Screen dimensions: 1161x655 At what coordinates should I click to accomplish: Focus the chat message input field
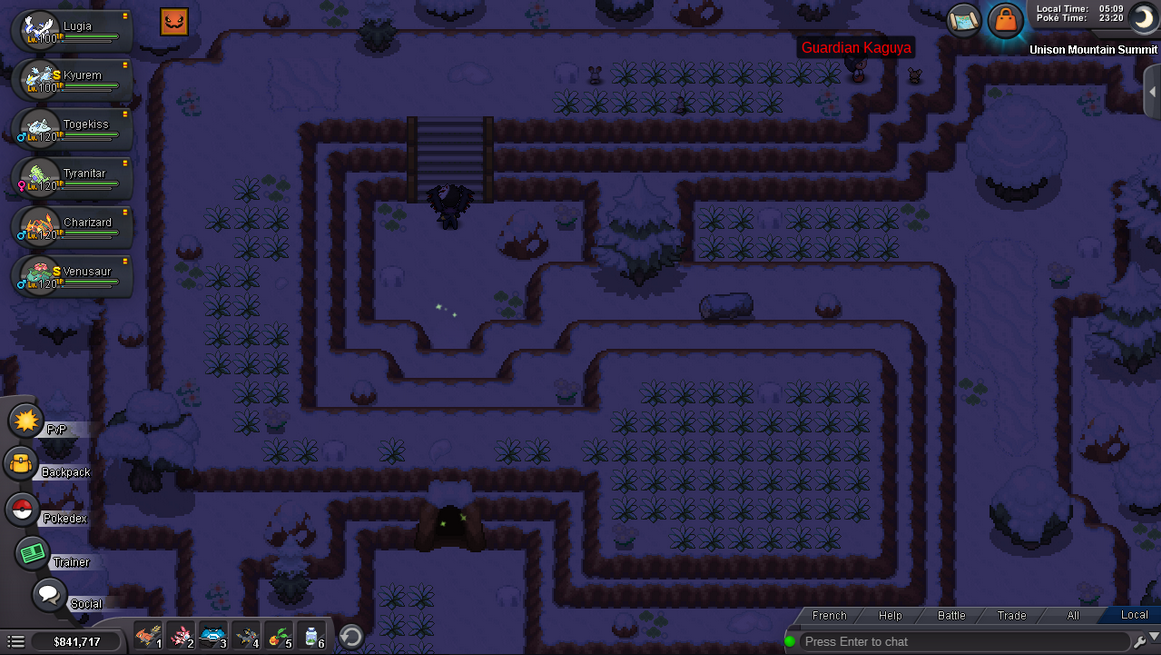click(960, 641)
